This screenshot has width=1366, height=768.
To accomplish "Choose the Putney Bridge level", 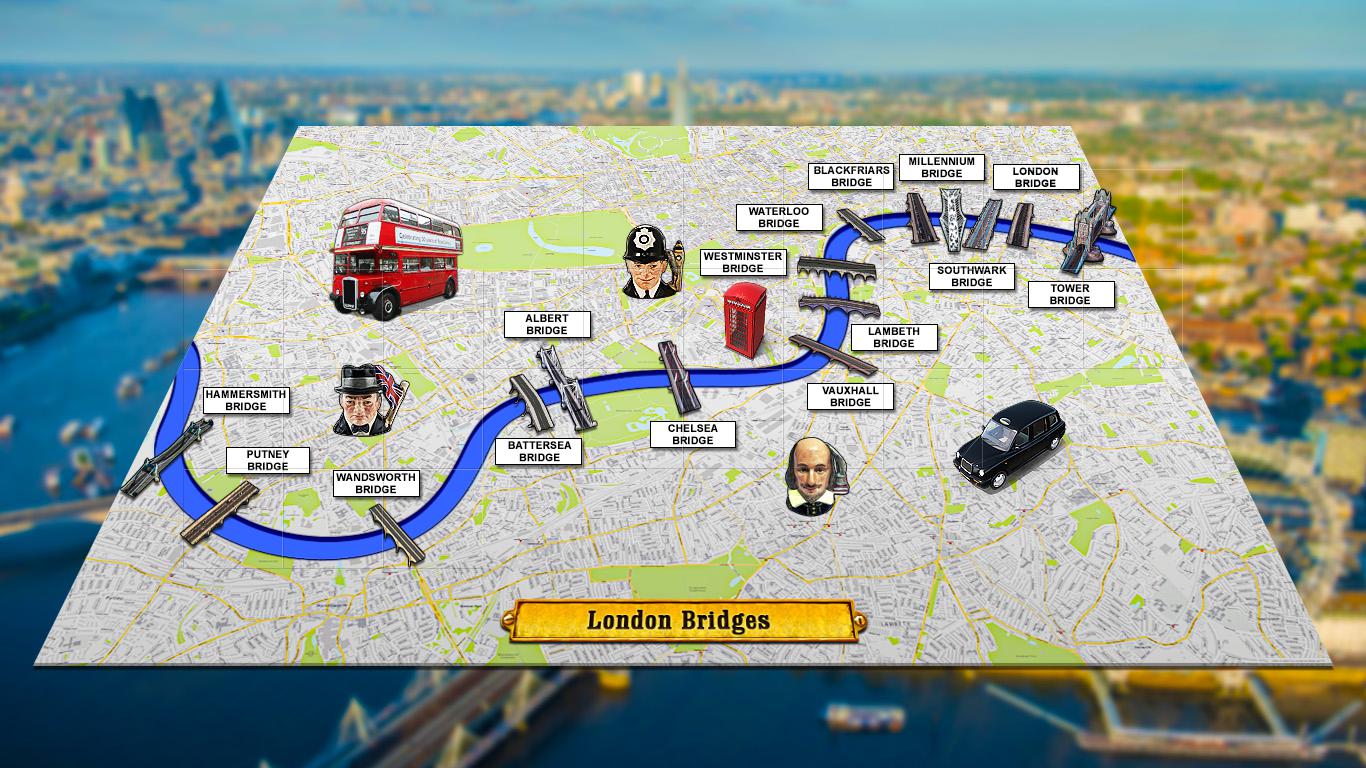I will click(267, 460).
